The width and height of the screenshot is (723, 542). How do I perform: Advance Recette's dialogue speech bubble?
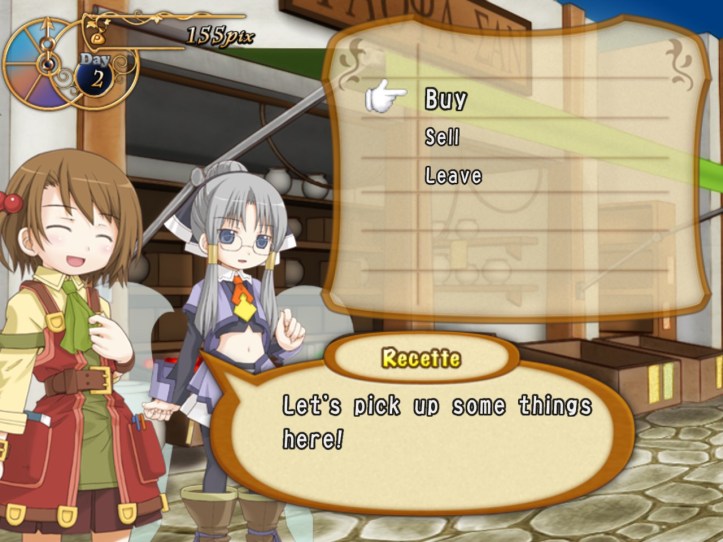coord(435,421)
